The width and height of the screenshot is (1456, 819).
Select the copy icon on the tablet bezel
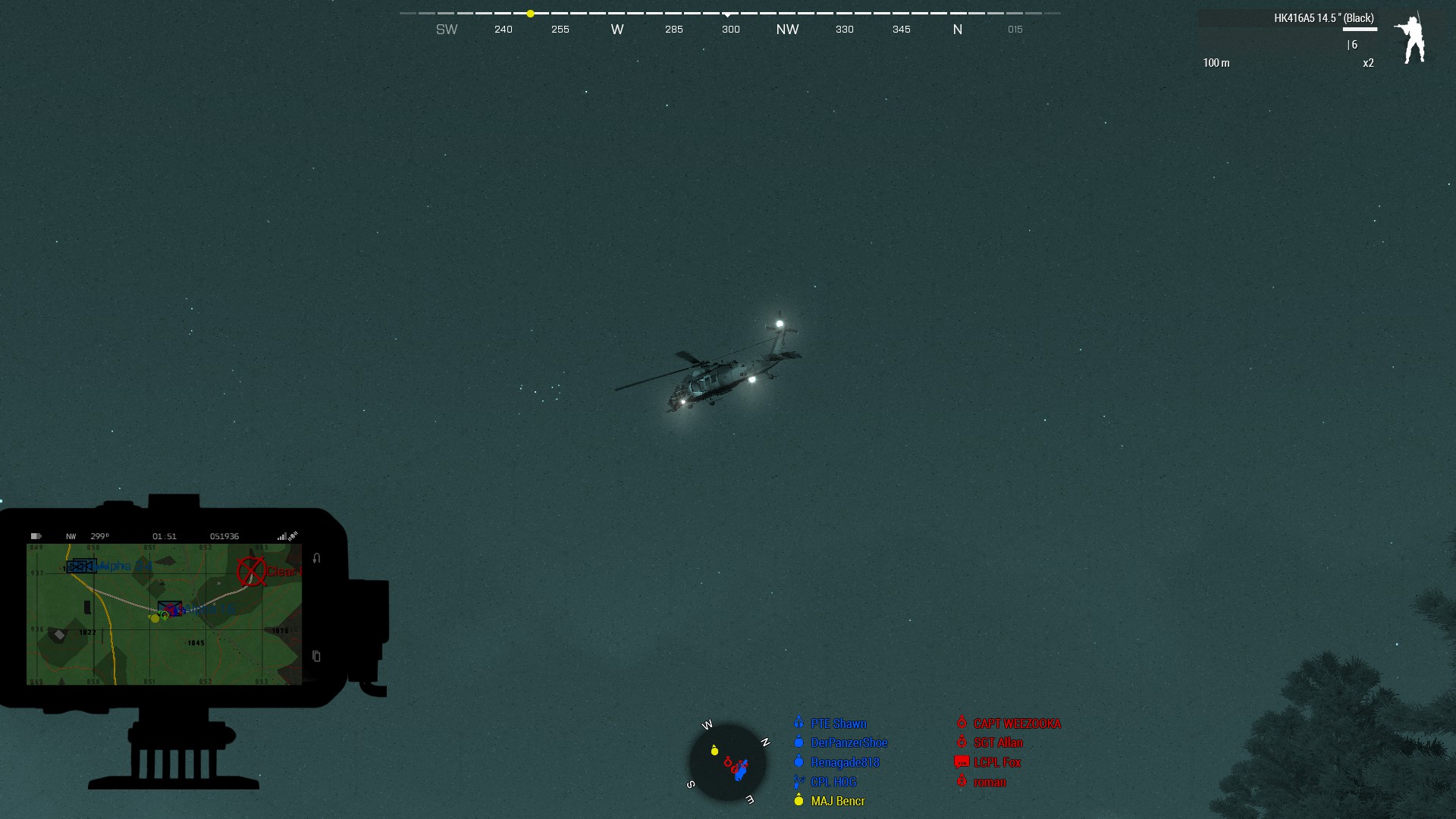pyautogui.click(x=316, y=655)
